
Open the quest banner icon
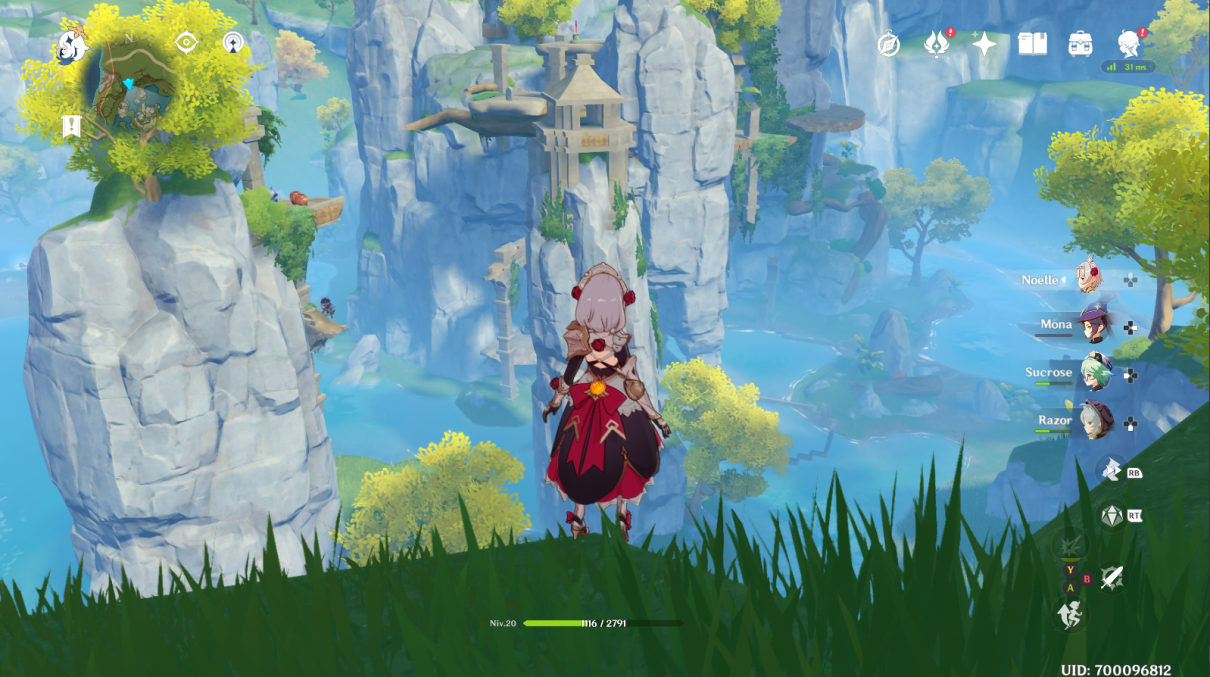[x=71, y=126]
